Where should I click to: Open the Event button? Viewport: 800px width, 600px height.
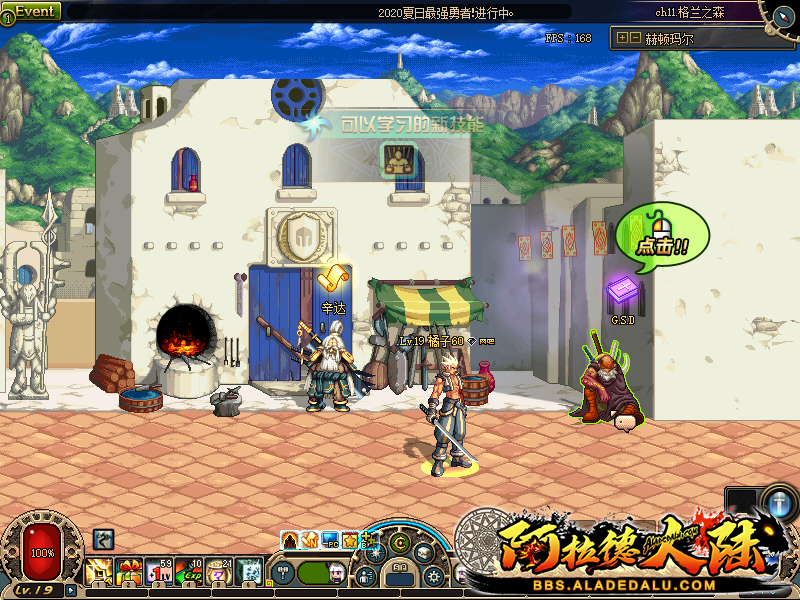[x=31, y=11]
